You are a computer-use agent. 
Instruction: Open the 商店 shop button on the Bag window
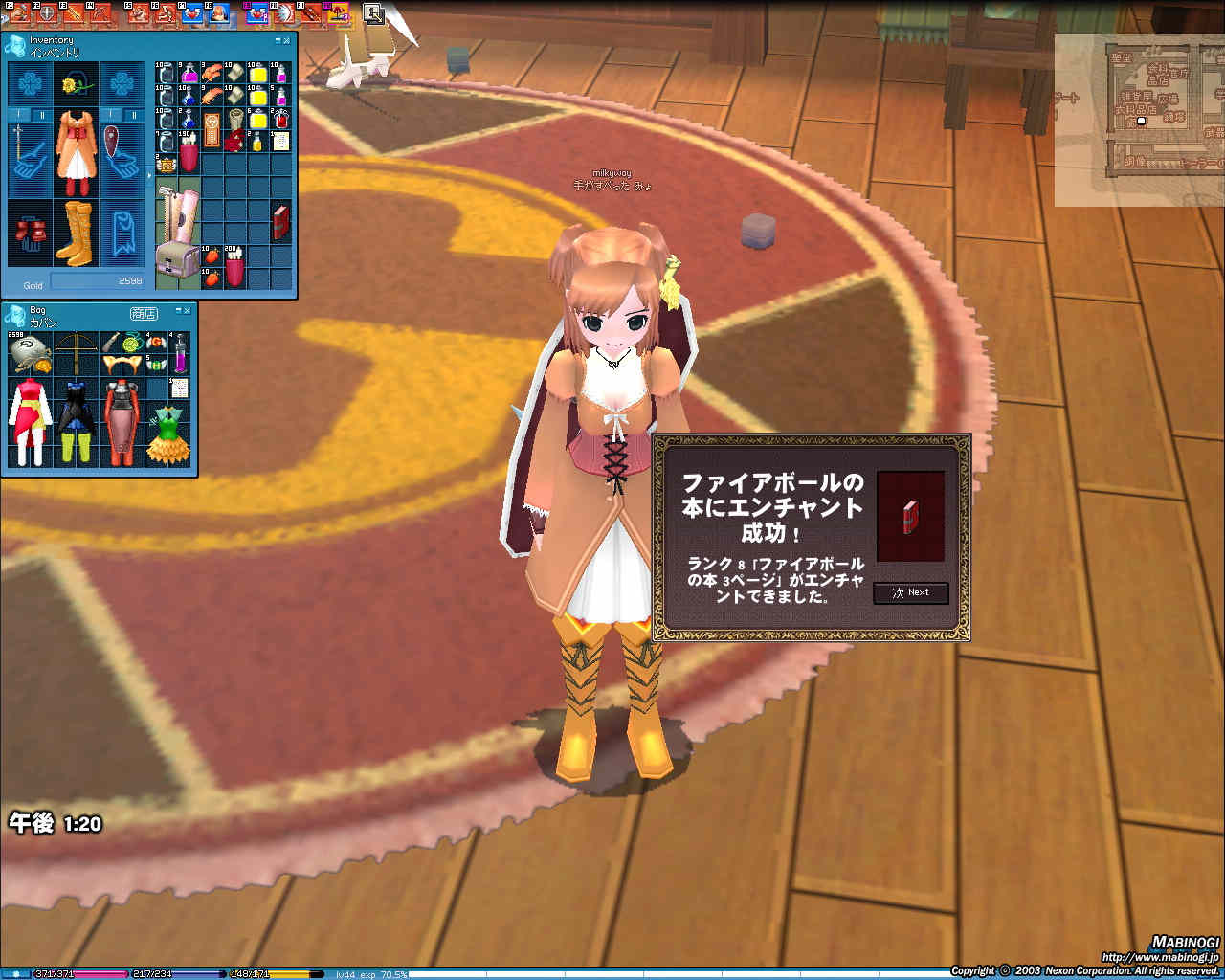(145, 315)
